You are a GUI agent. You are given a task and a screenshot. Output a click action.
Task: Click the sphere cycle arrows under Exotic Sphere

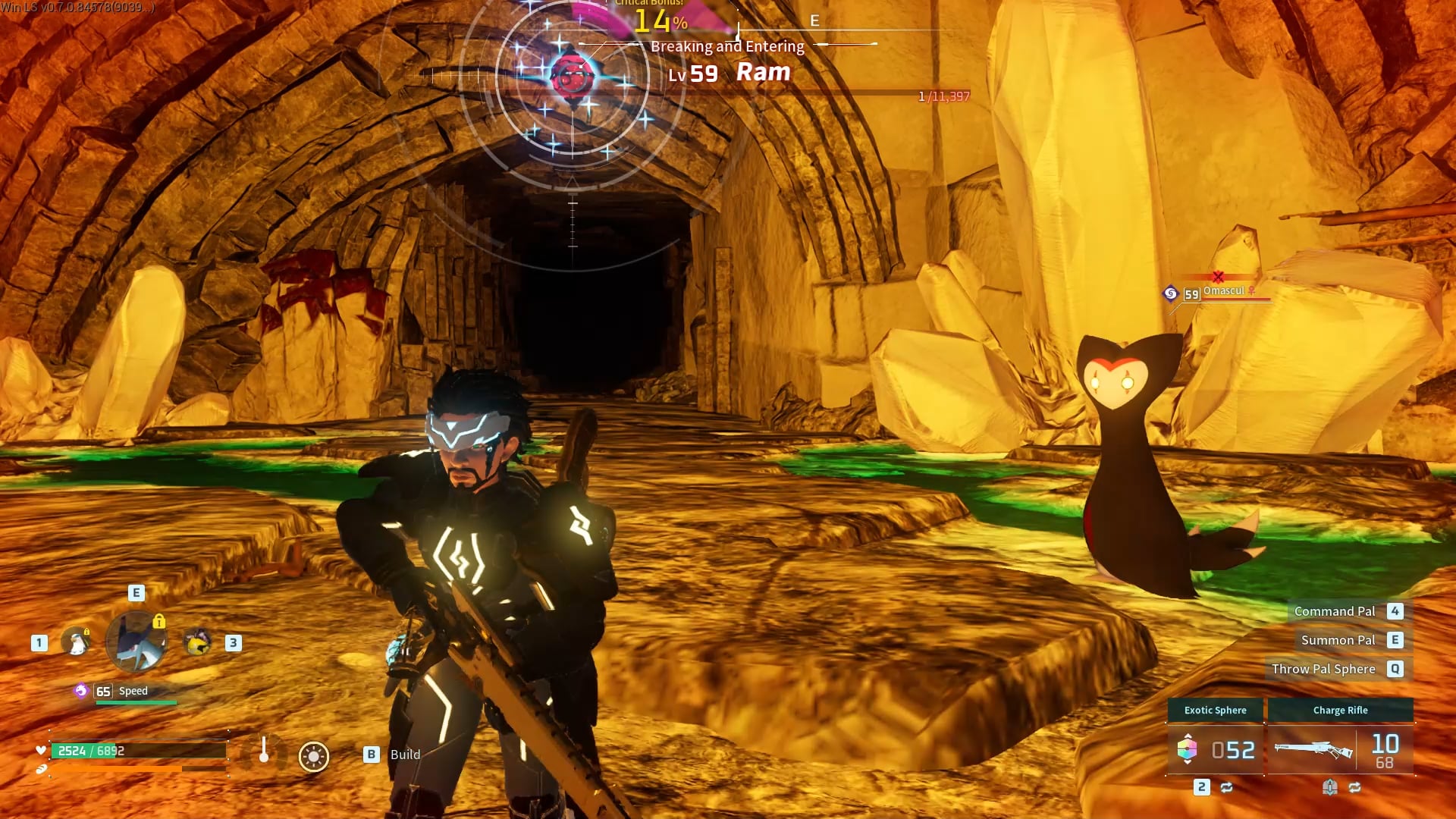pyautogui.click(x=1226, y=787)
